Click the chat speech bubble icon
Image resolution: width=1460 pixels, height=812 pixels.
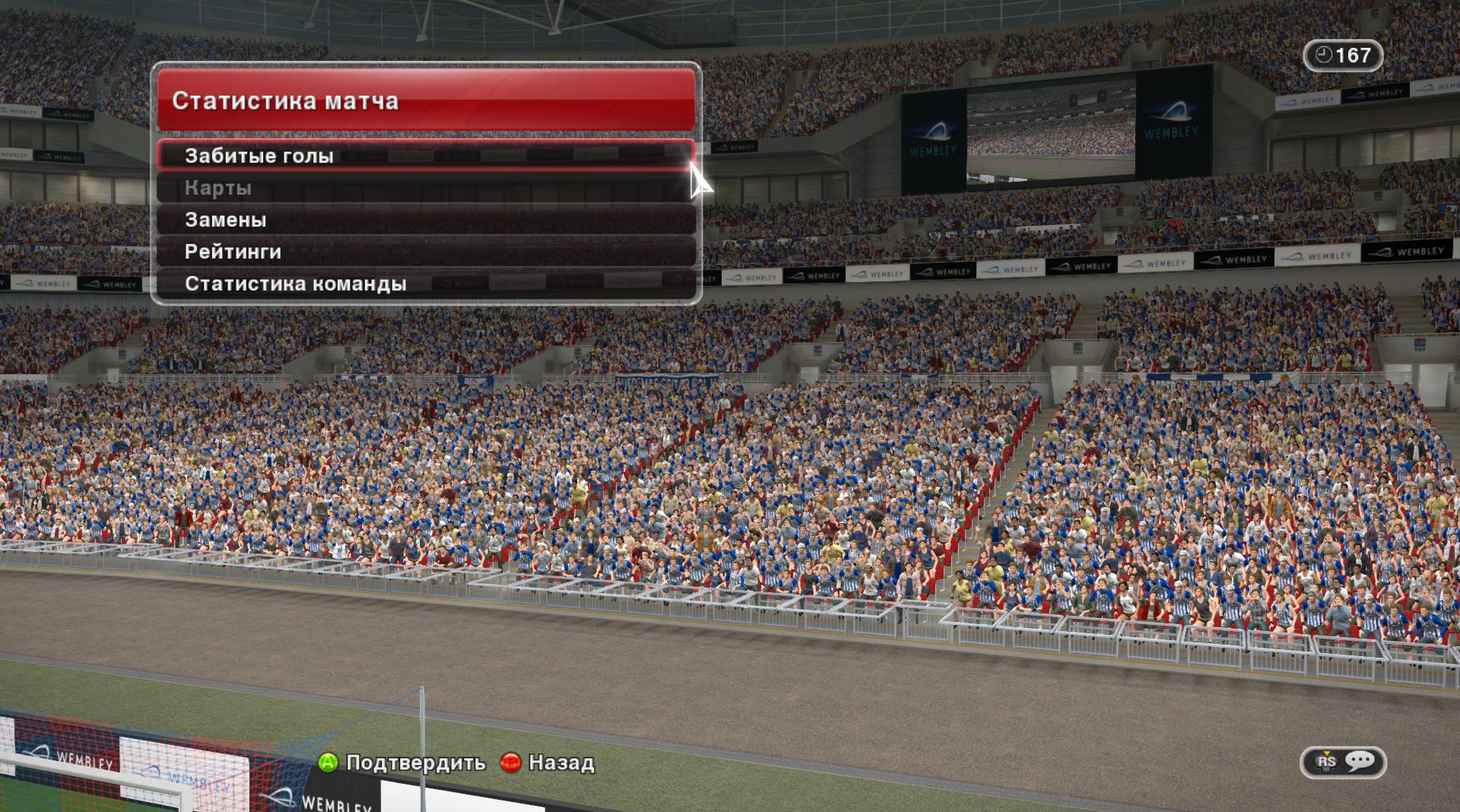click(x=1359, y=761)
